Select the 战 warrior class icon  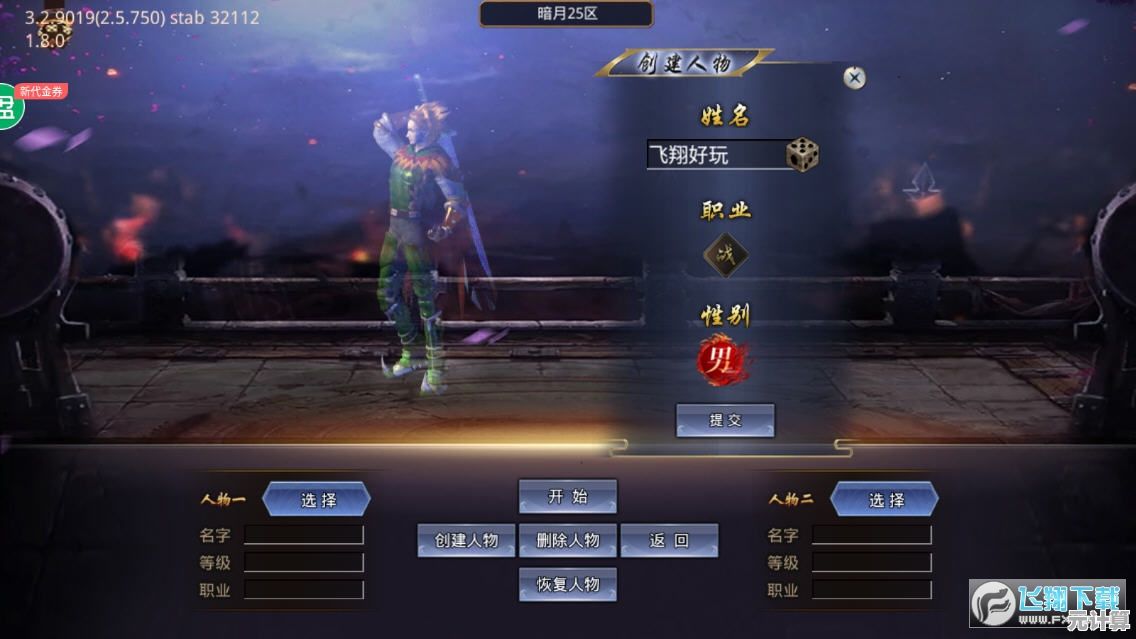tap(725, 254)
